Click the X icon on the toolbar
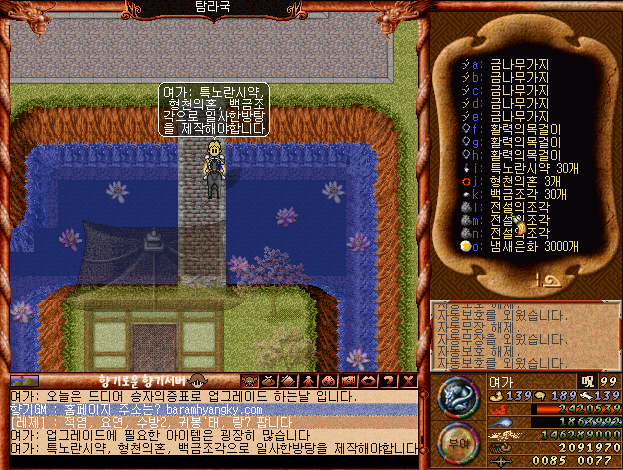The image size is (623, 470). 408,381
